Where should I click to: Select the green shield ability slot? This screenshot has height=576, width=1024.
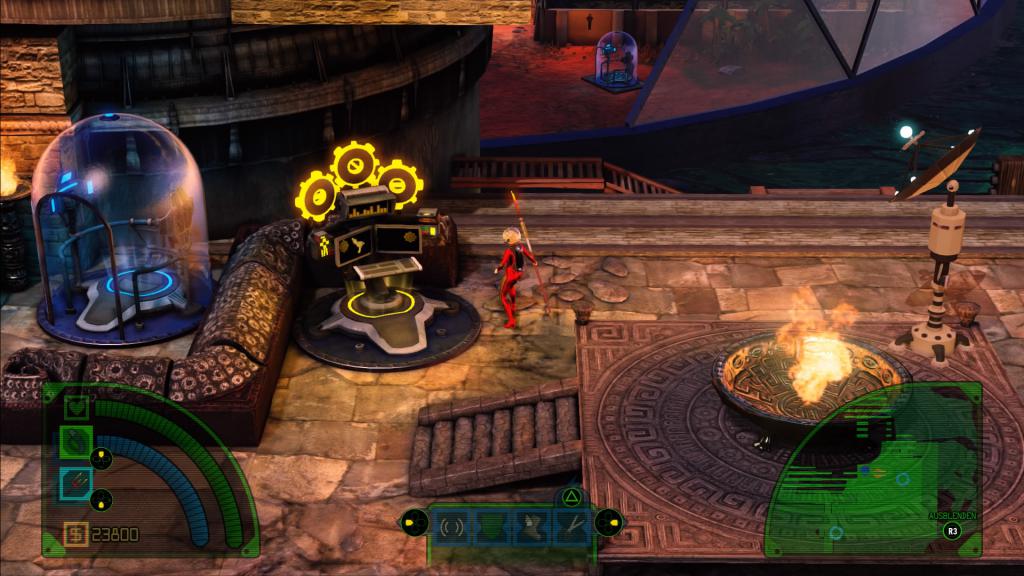pos(490,525)
